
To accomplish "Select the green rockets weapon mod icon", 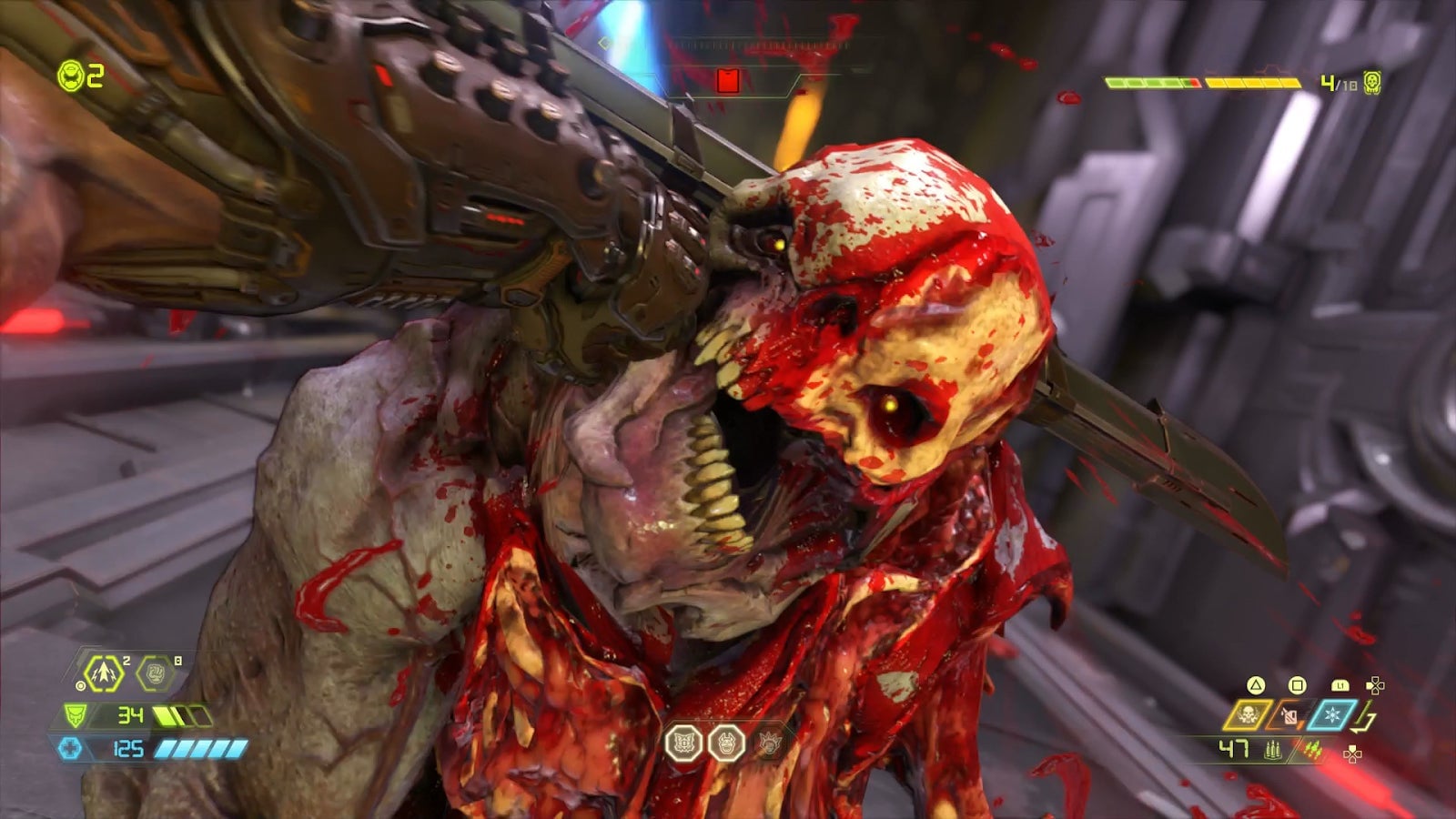I will [1313, 750].
